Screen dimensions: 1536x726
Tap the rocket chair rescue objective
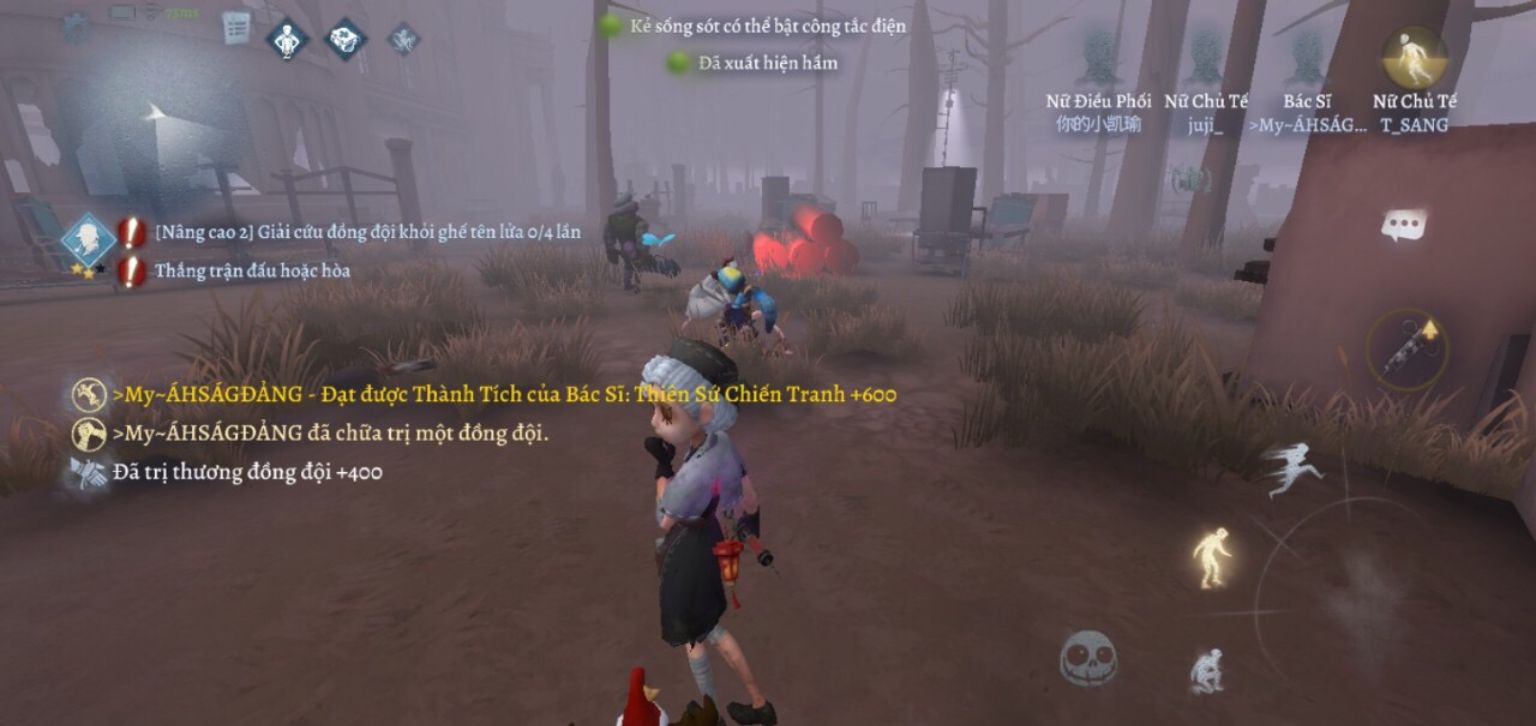point(367,233)
